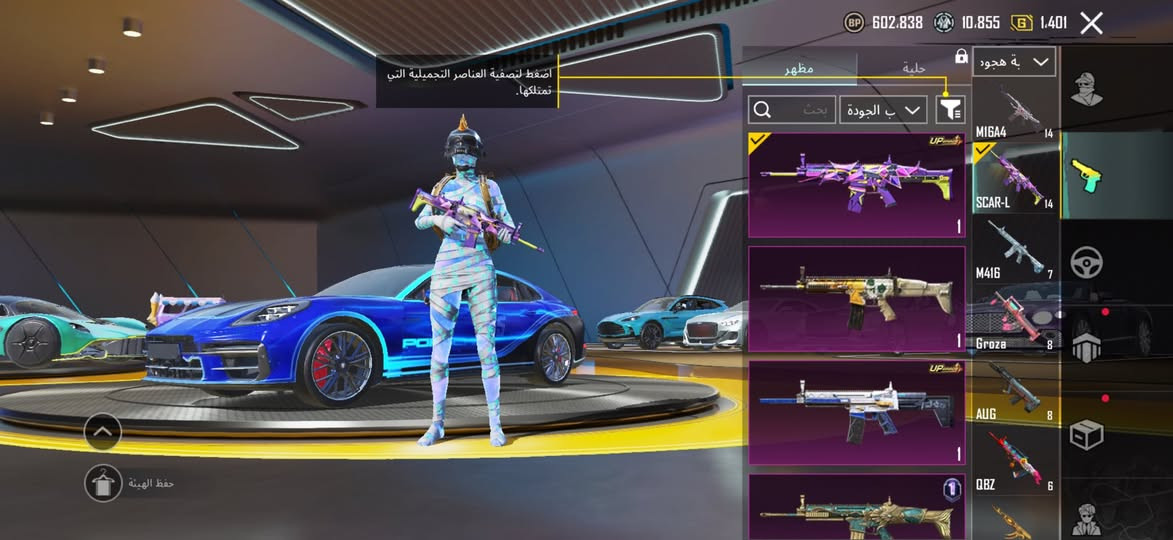1173x540 pixels.
Task: Select the purple and yellow SCAR-L skin
Action: pos(856,185)
